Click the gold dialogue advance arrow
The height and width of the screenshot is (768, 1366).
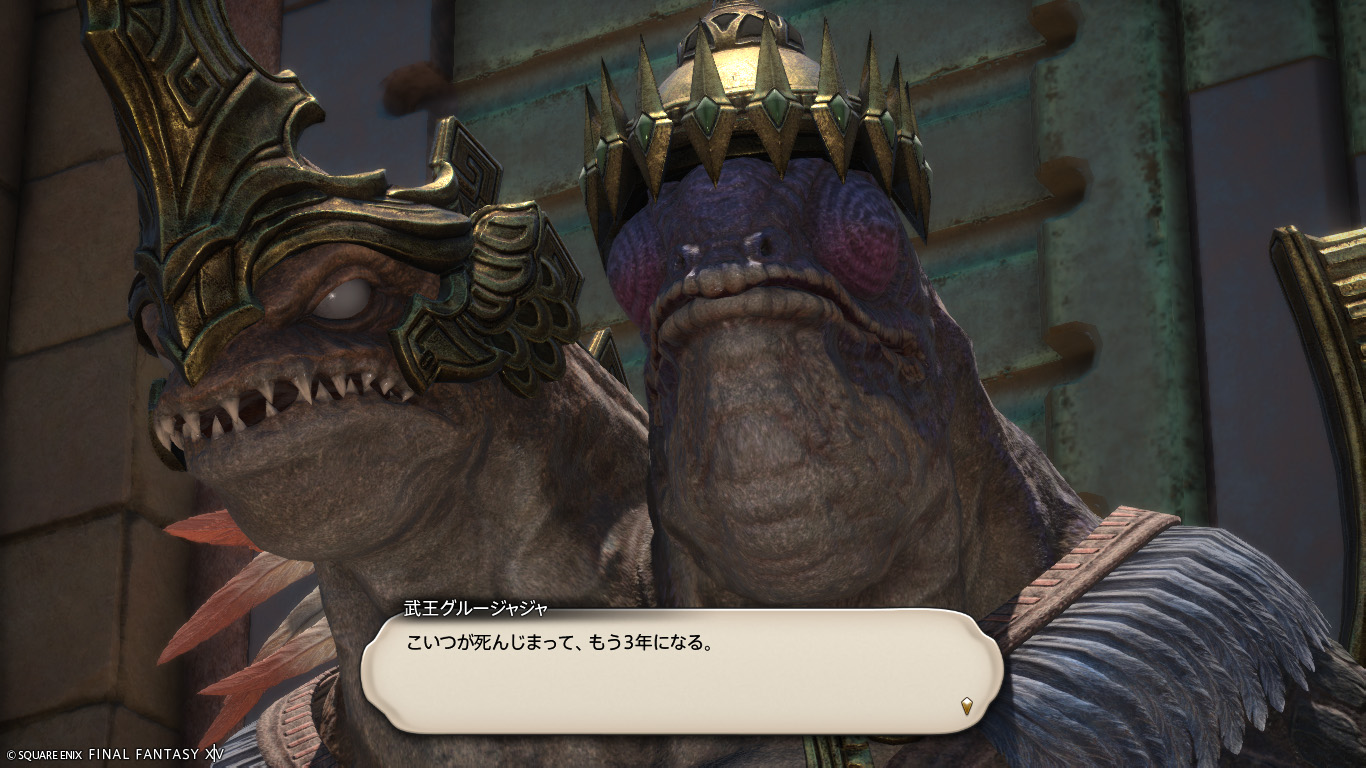[x=966, y=706]
